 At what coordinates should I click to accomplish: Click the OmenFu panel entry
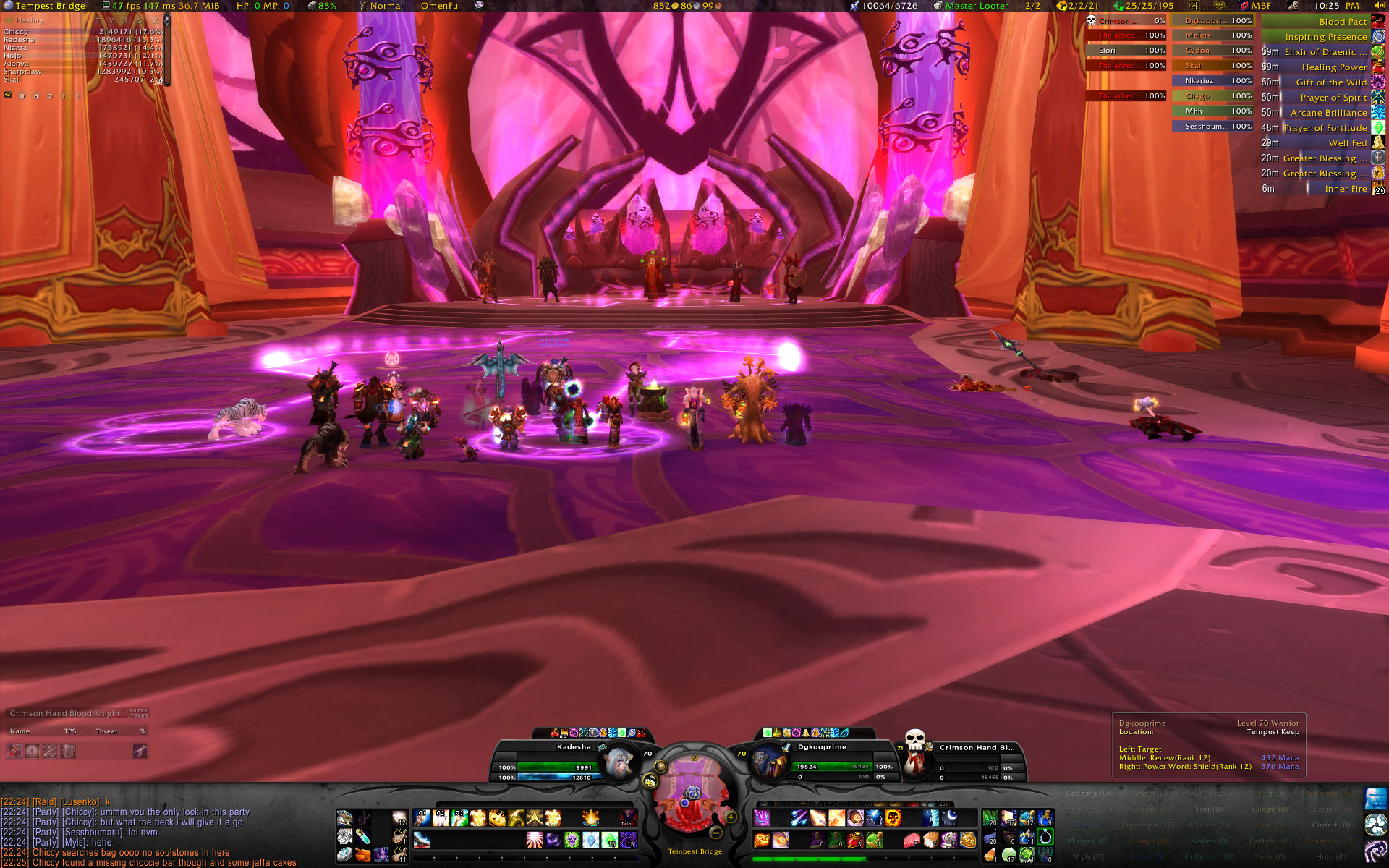[x=439, y=6]
